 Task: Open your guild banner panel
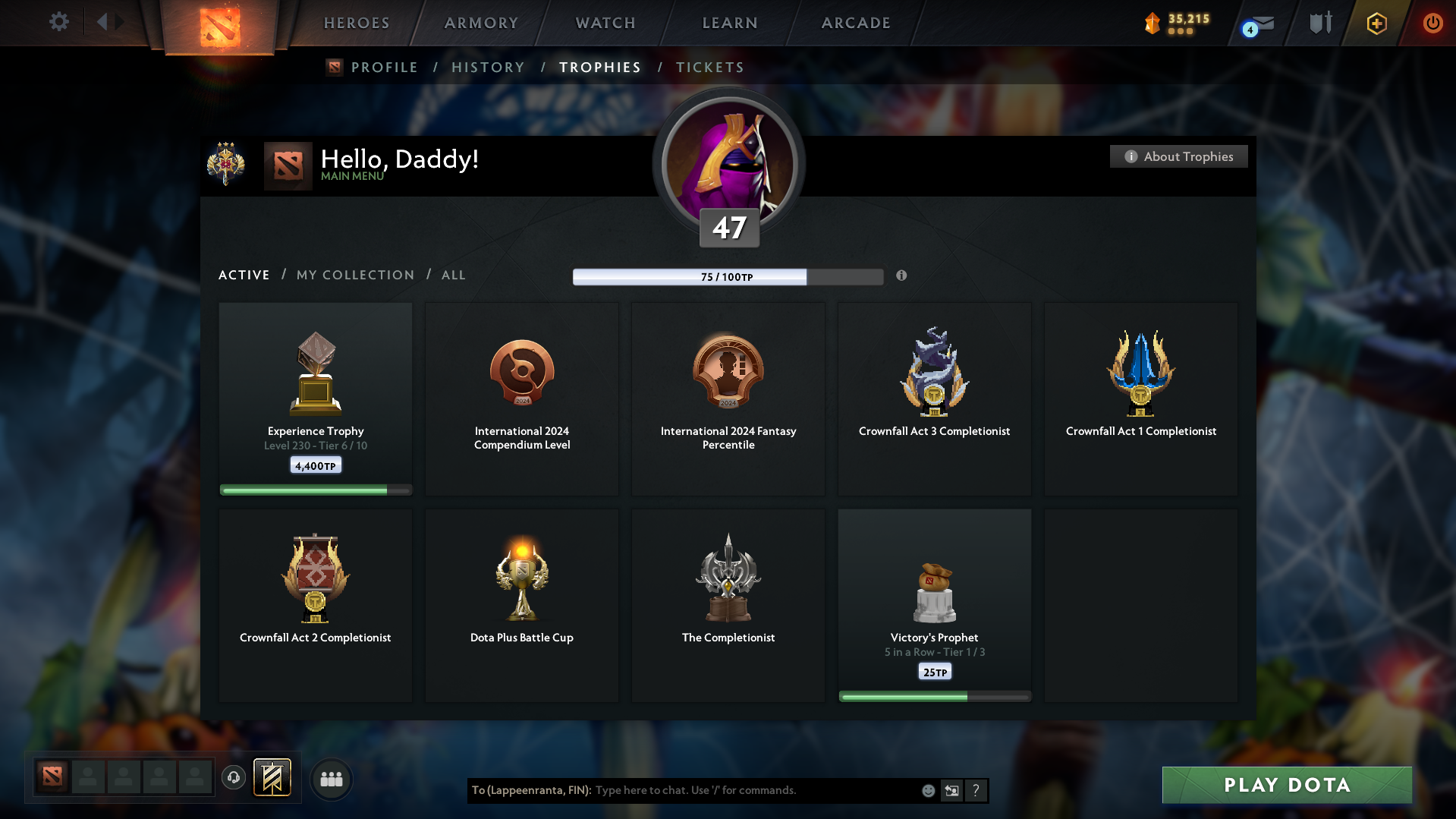coord(272,777)
